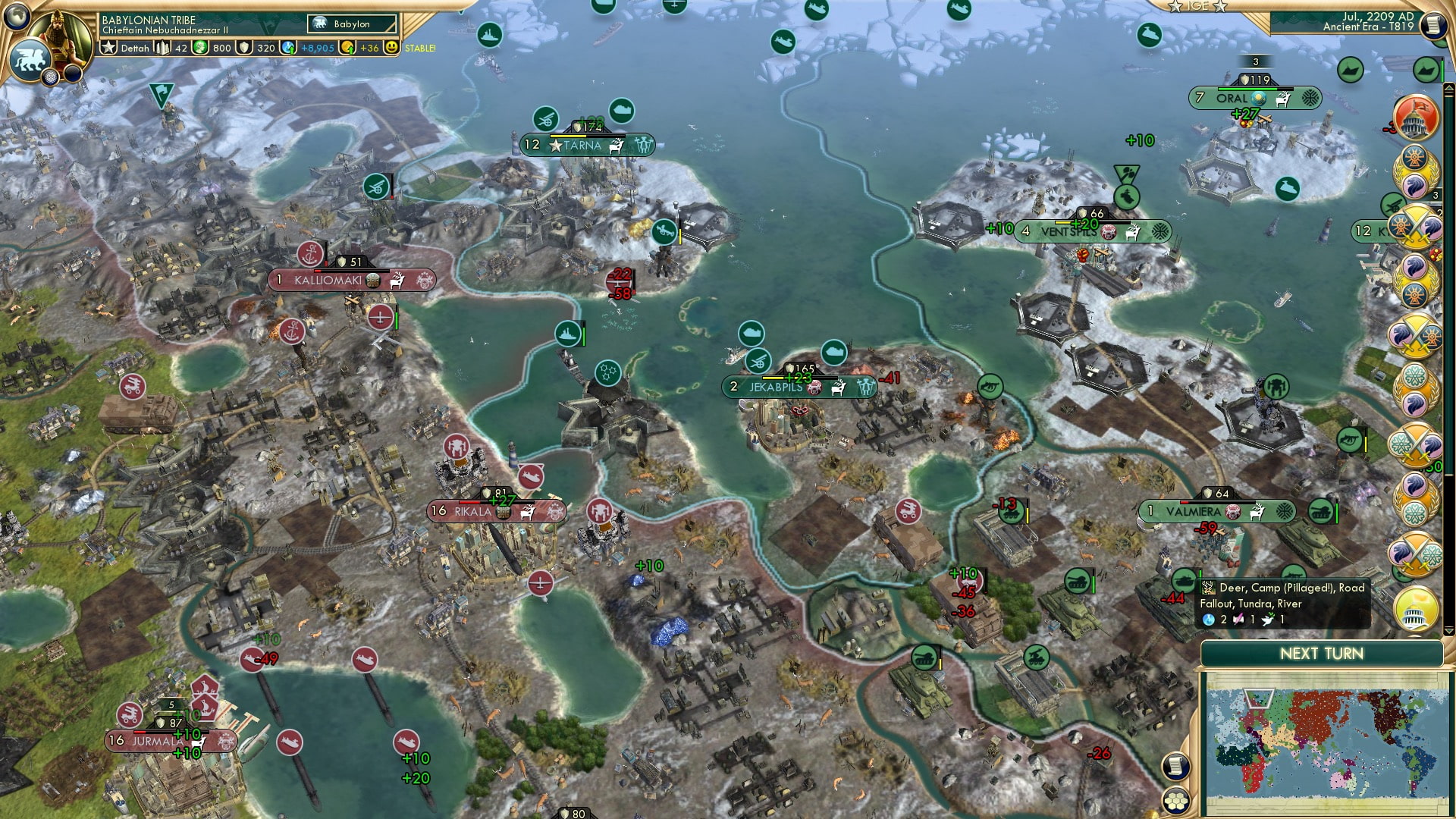Open the Jekabpils city banner
This screenshot has height=819, width=1456.
(x=799, y=387)
